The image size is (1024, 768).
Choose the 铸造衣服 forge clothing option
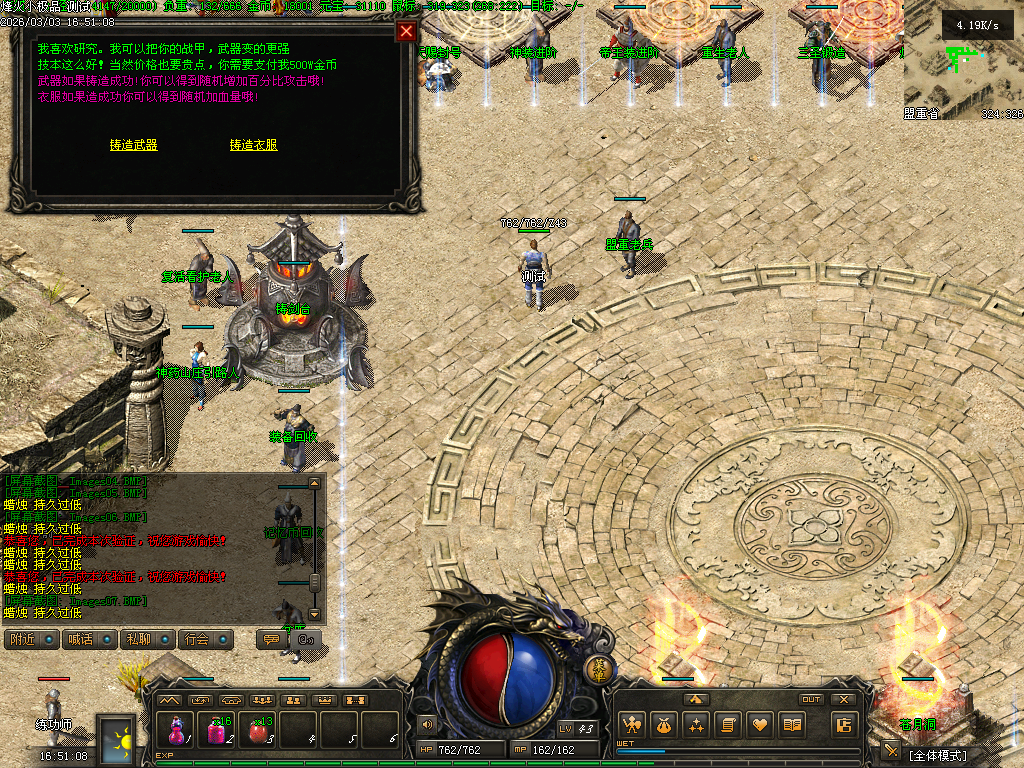click(253, 145)
